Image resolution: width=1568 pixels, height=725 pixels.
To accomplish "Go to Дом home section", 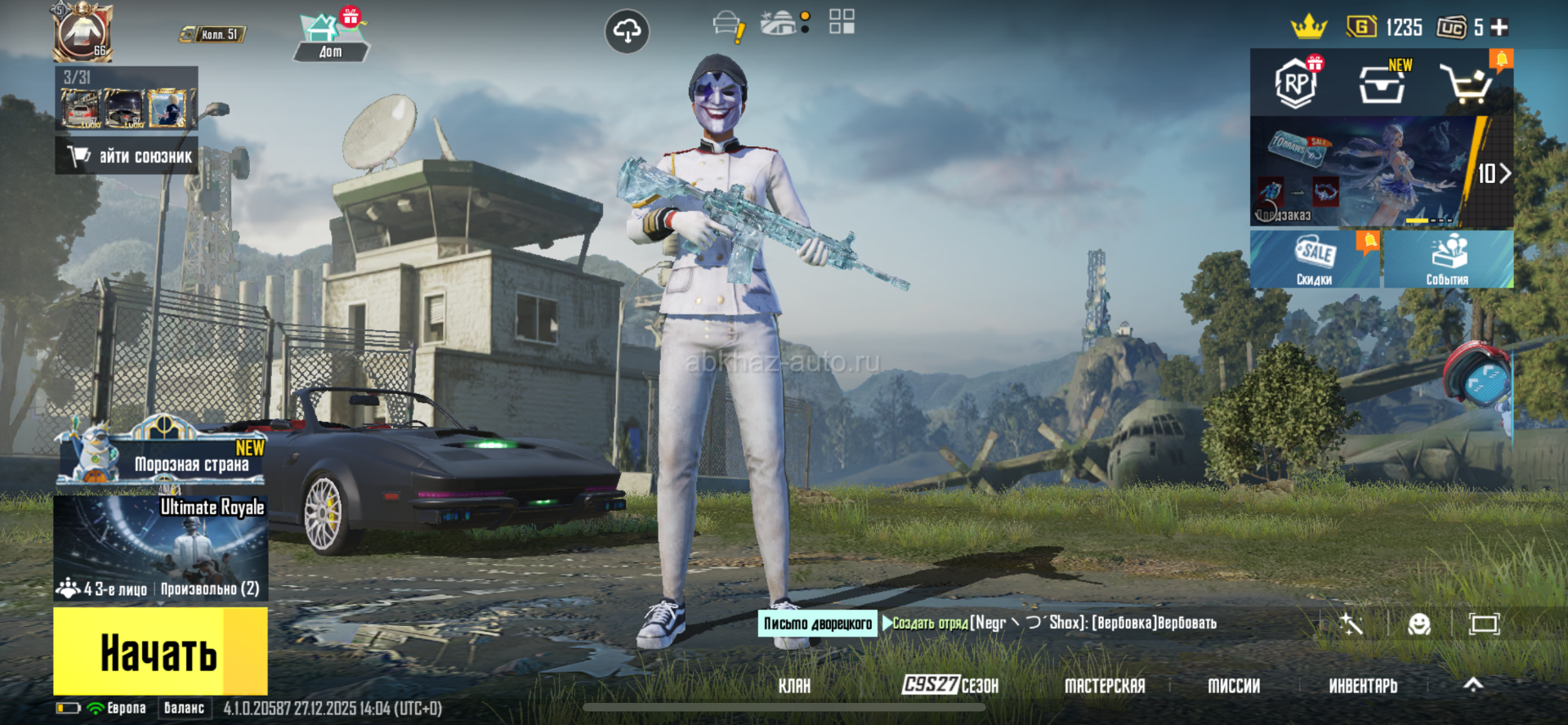I will pyautogui.click(x=330, y=38).
